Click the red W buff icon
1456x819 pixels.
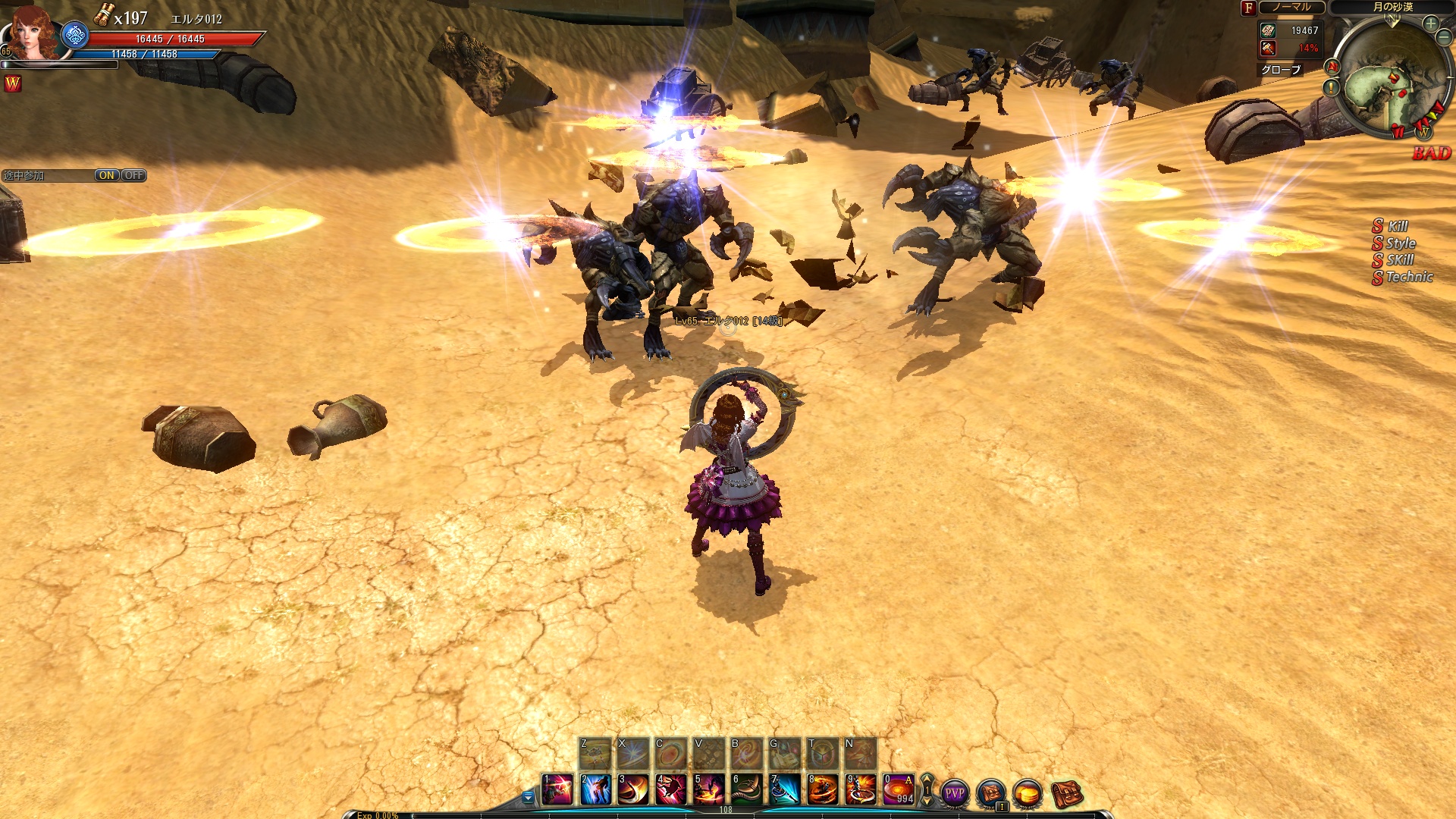tap(13, 84)
